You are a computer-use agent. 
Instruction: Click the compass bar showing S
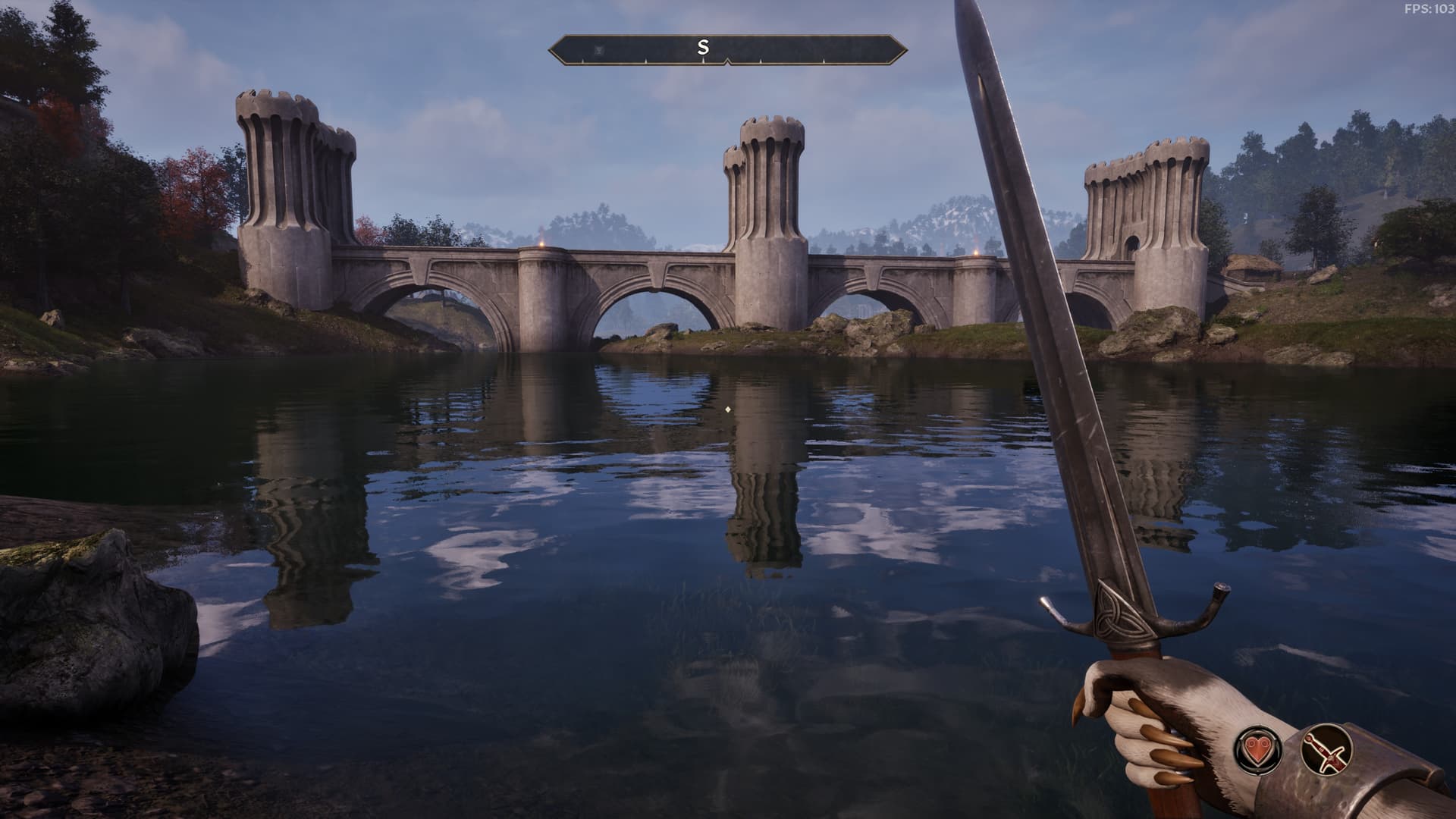[727, 49]
